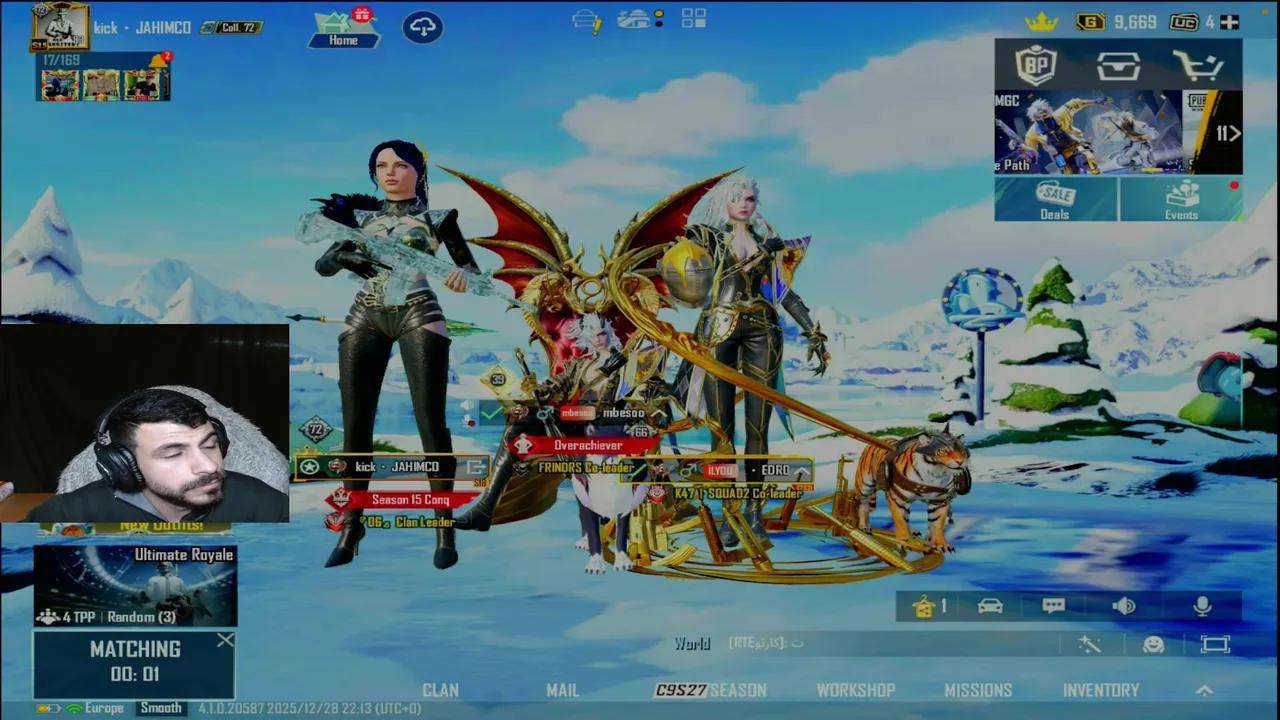
Task: Open the in-game shop cart icon
Action: 1198,66
